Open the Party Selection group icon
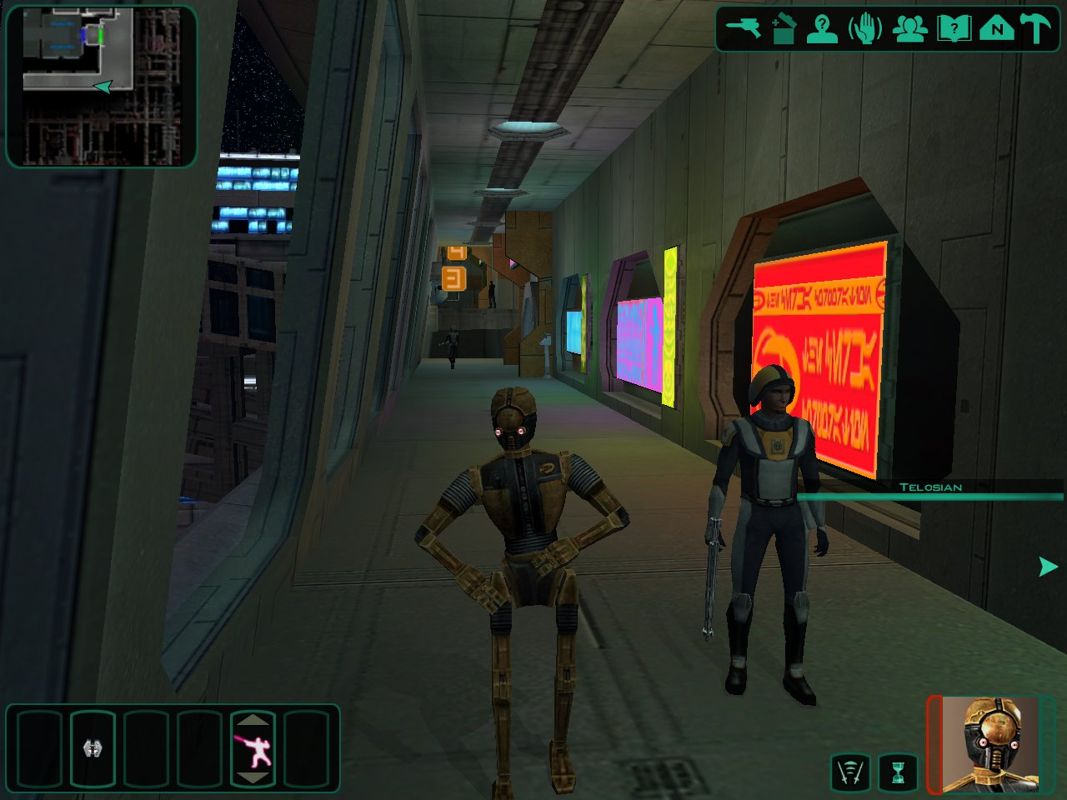Screen dimensions: 1067x800 point(909,29)
